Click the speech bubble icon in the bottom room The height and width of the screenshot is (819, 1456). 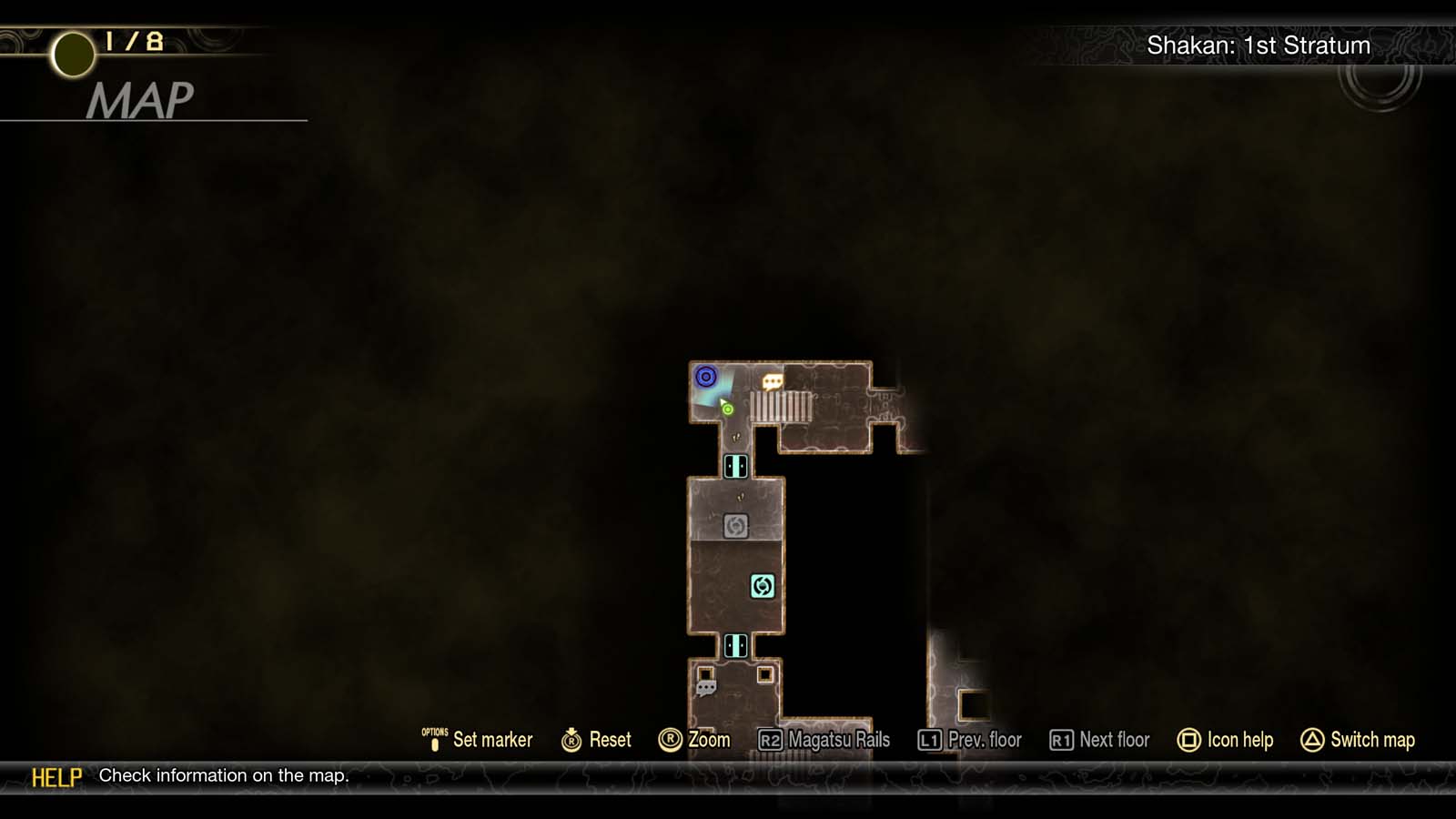coord(708,685)
